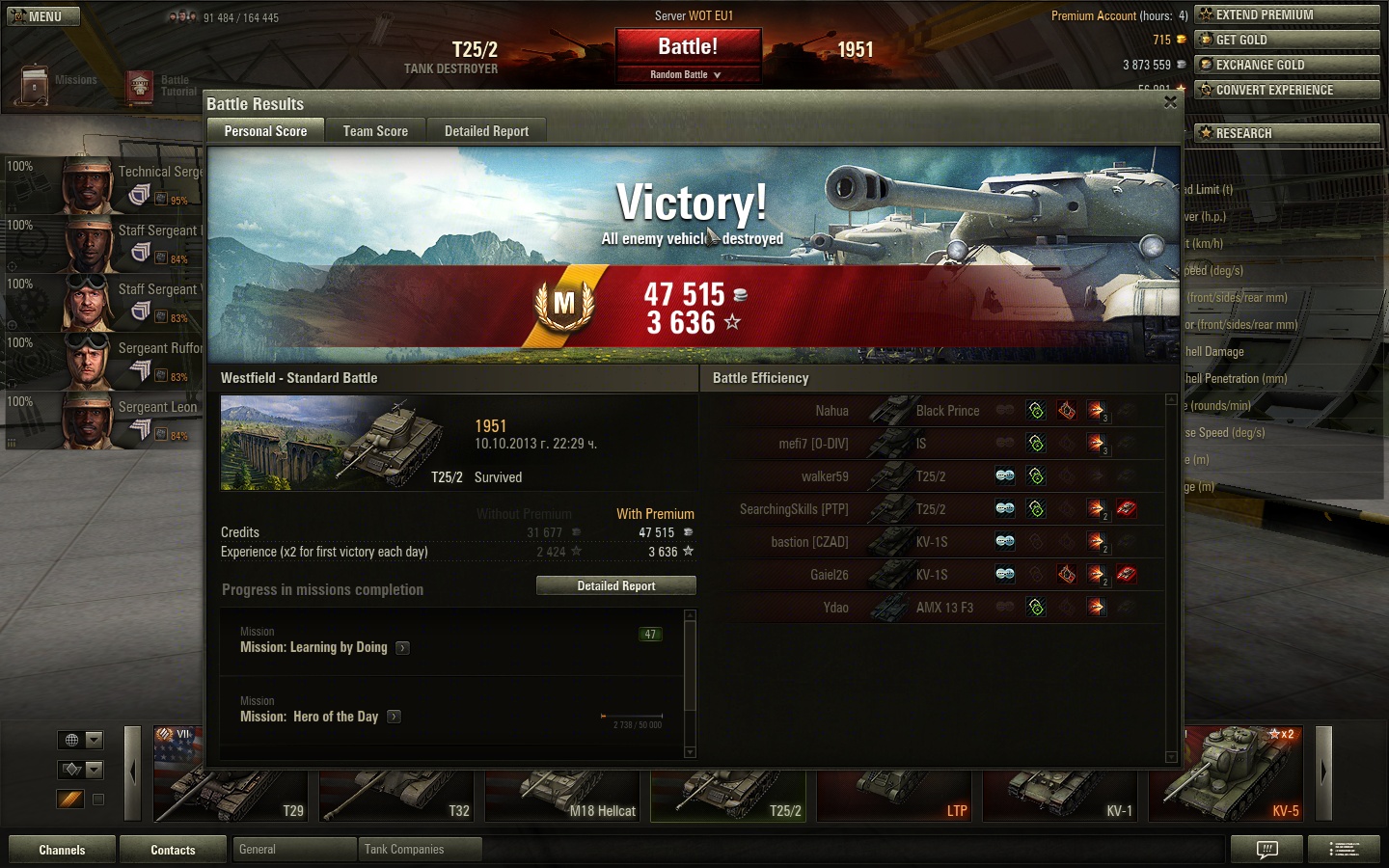Expand the Hero of the Day mission

point(394,717)
